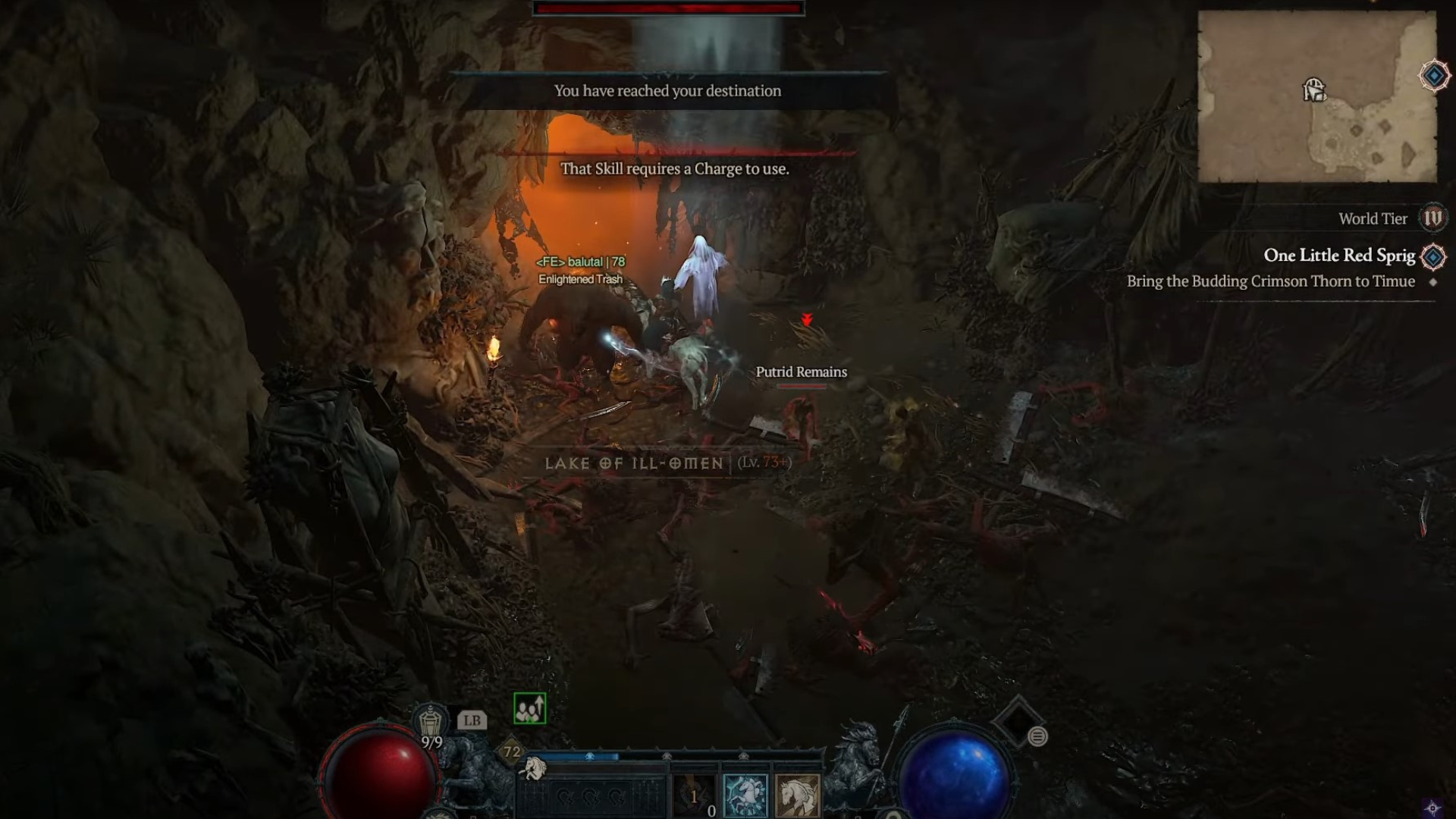Open the parchment minimap
Viewport: 1456px width, 819px height.
pos(1316,97)
